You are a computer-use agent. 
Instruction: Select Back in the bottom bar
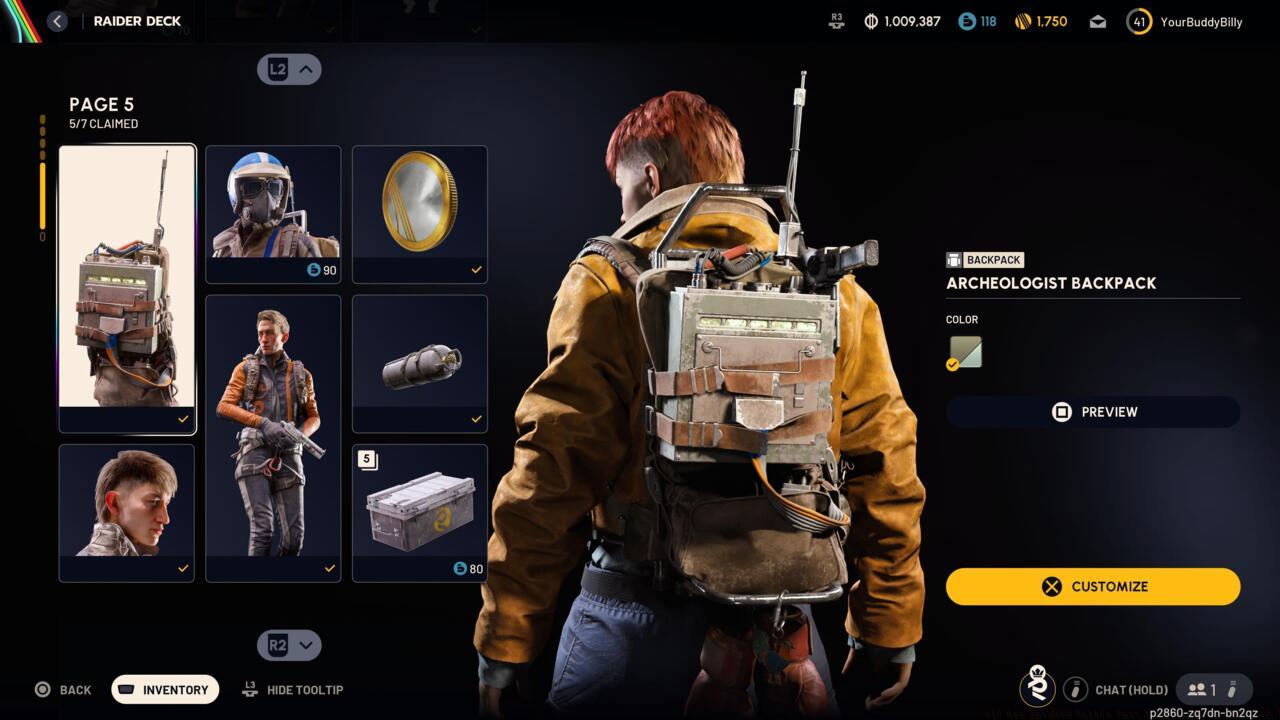point(64,689)
